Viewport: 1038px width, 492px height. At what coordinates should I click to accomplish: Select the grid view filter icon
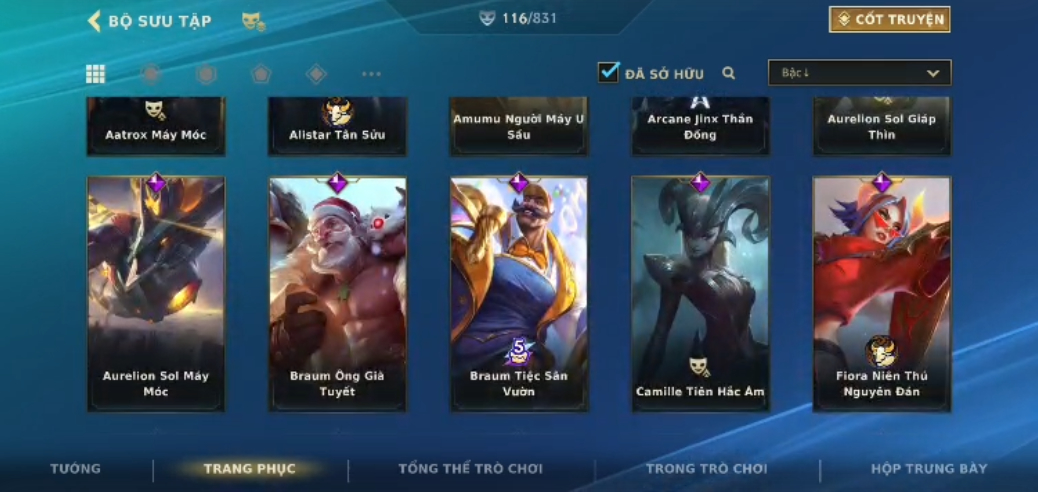pos(95,74)
